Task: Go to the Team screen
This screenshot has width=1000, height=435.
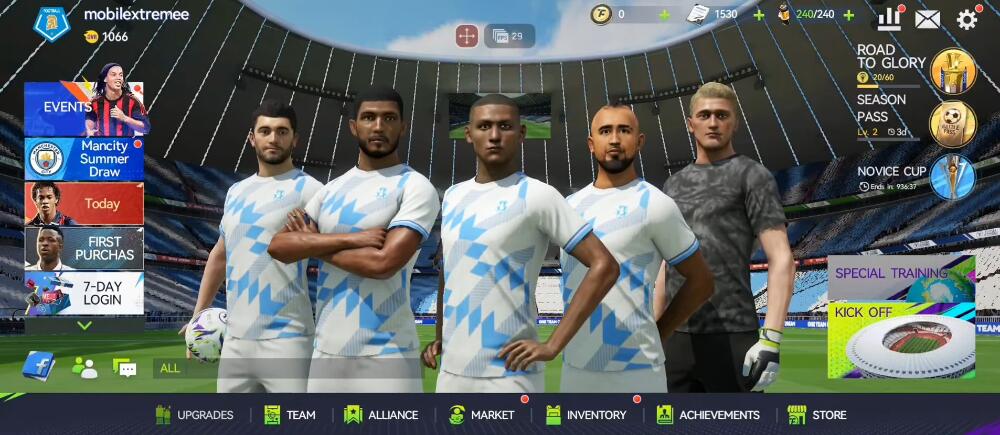Action: [290, 415]
